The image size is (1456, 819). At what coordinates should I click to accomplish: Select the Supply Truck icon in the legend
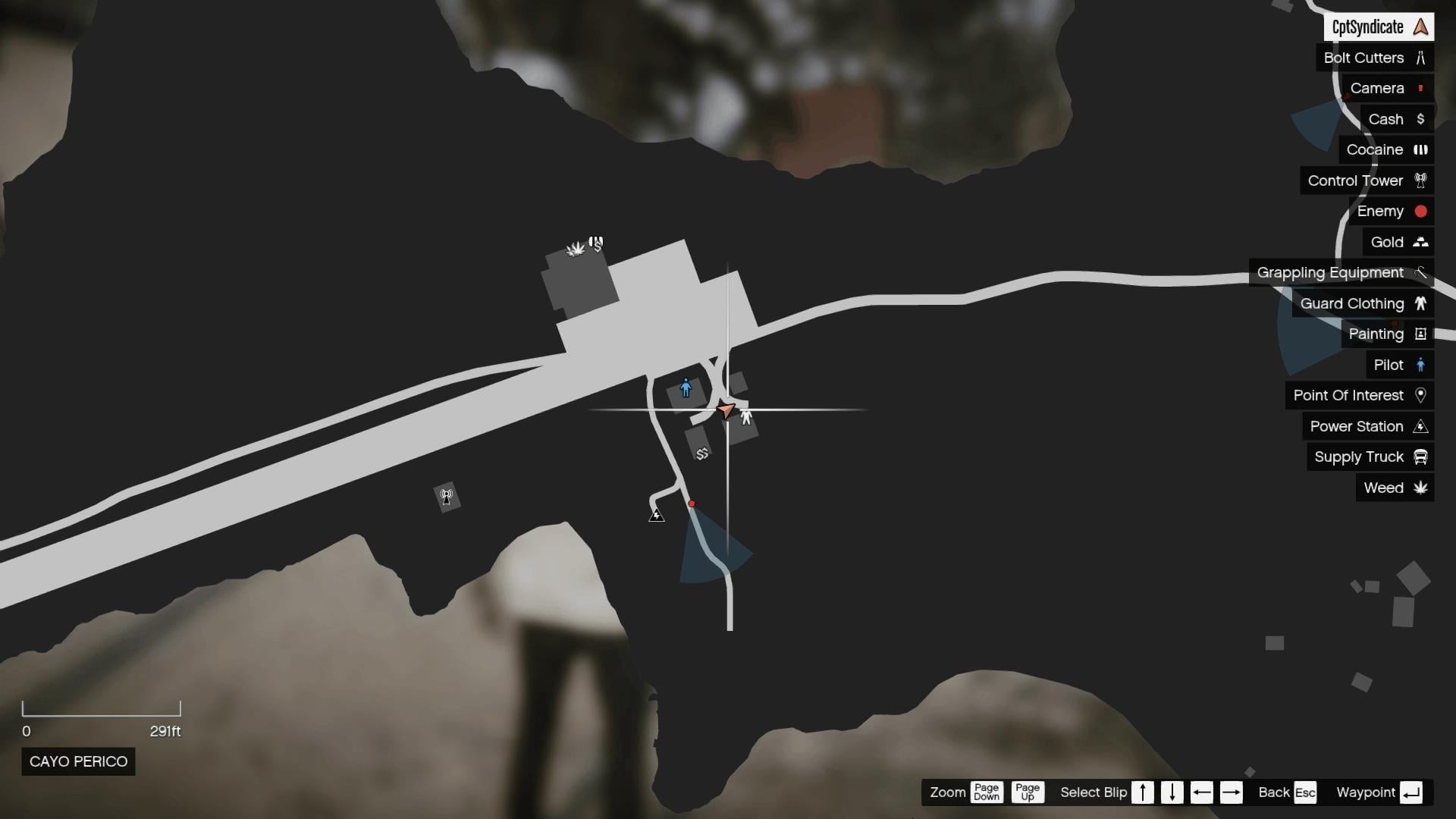[x=1422, y=457]
